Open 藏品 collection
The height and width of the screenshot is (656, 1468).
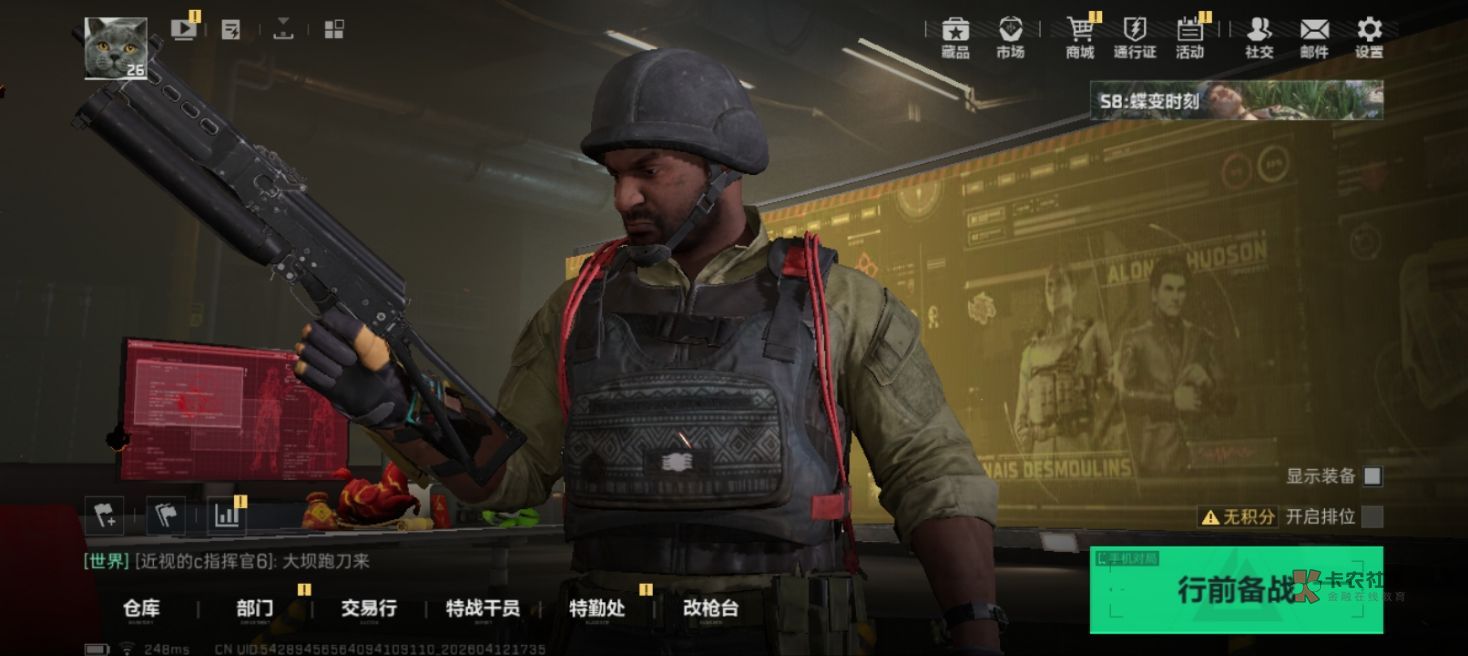955,38
